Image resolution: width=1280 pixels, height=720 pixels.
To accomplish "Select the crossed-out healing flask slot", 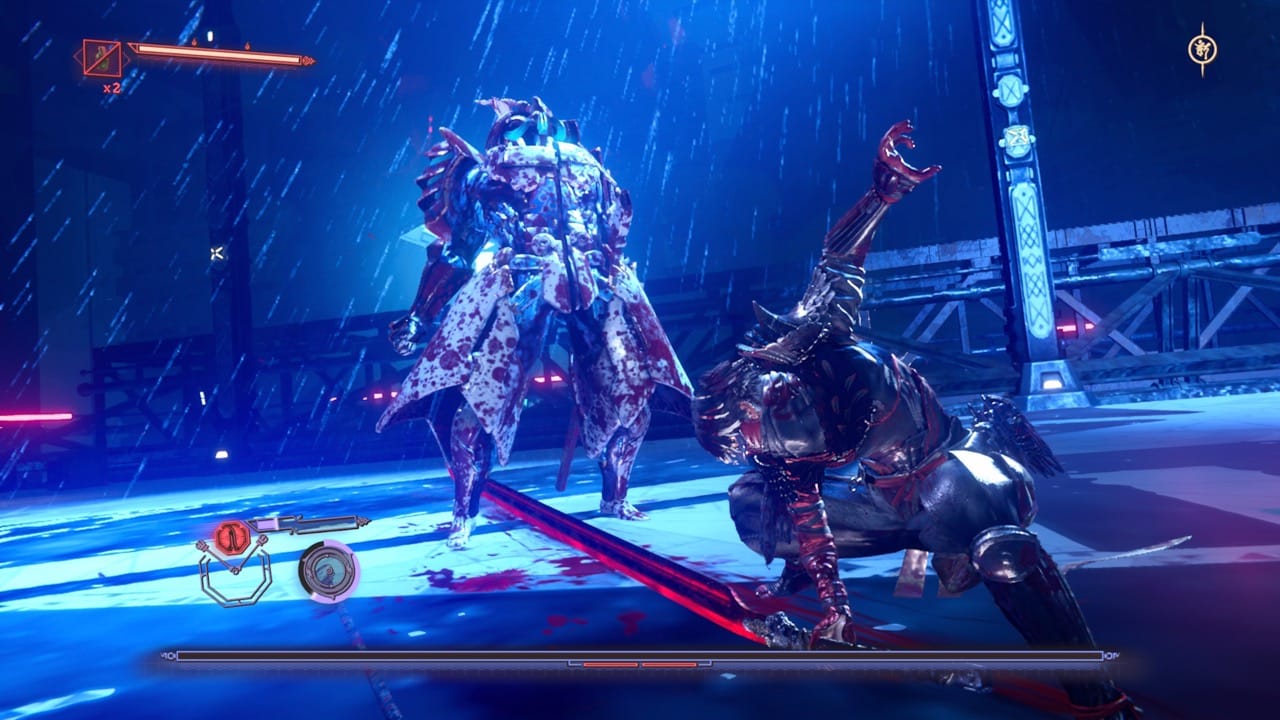I will click(102, 59).
